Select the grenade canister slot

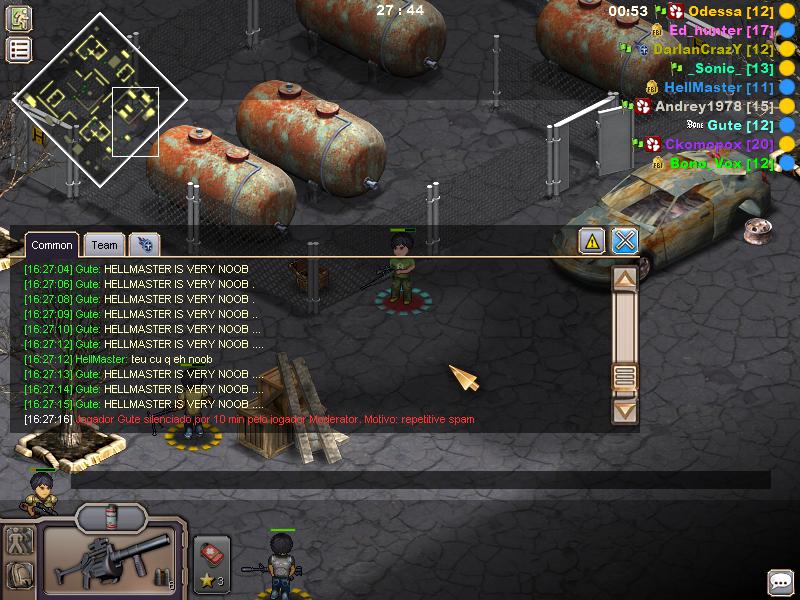pyautogui.click(x=112, y=518)
